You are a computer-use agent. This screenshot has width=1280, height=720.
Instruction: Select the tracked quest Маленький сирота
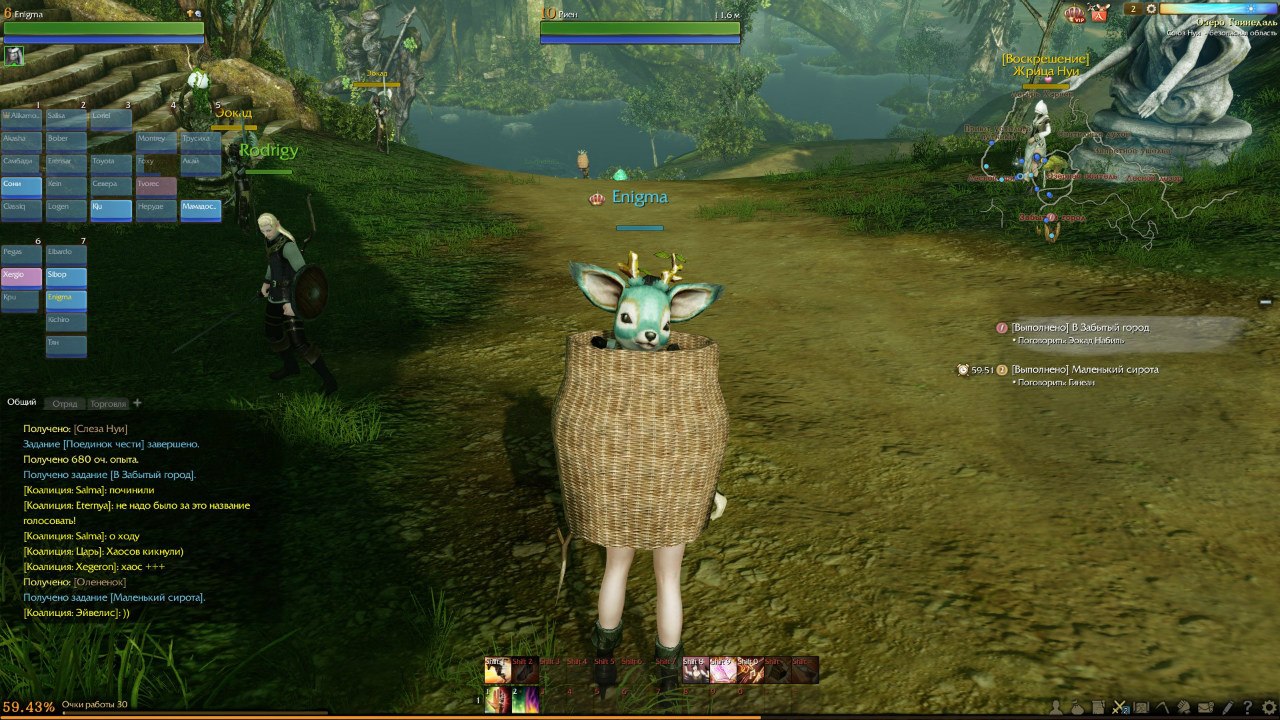1084,369
